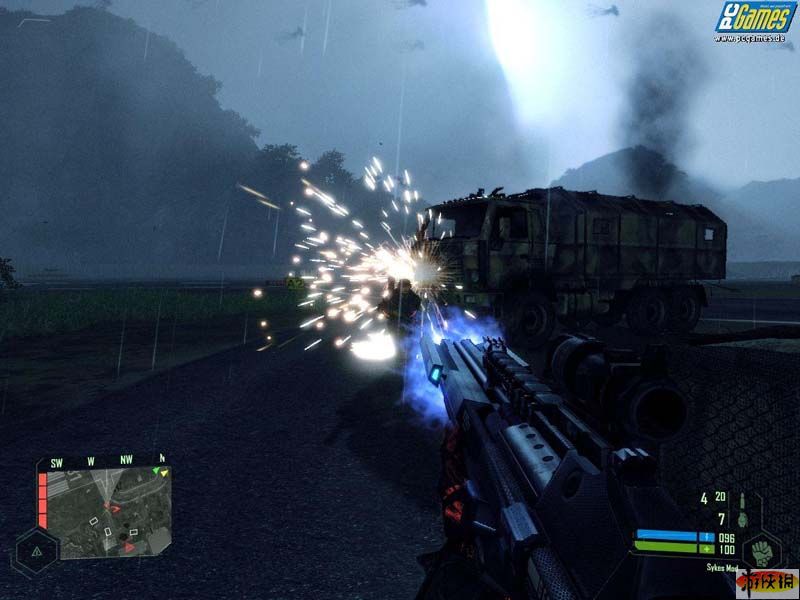Select the warning triangle hexagon icon
Image resolution: width=800 pixels, height=600 pixels.
(x=36, y=551)
